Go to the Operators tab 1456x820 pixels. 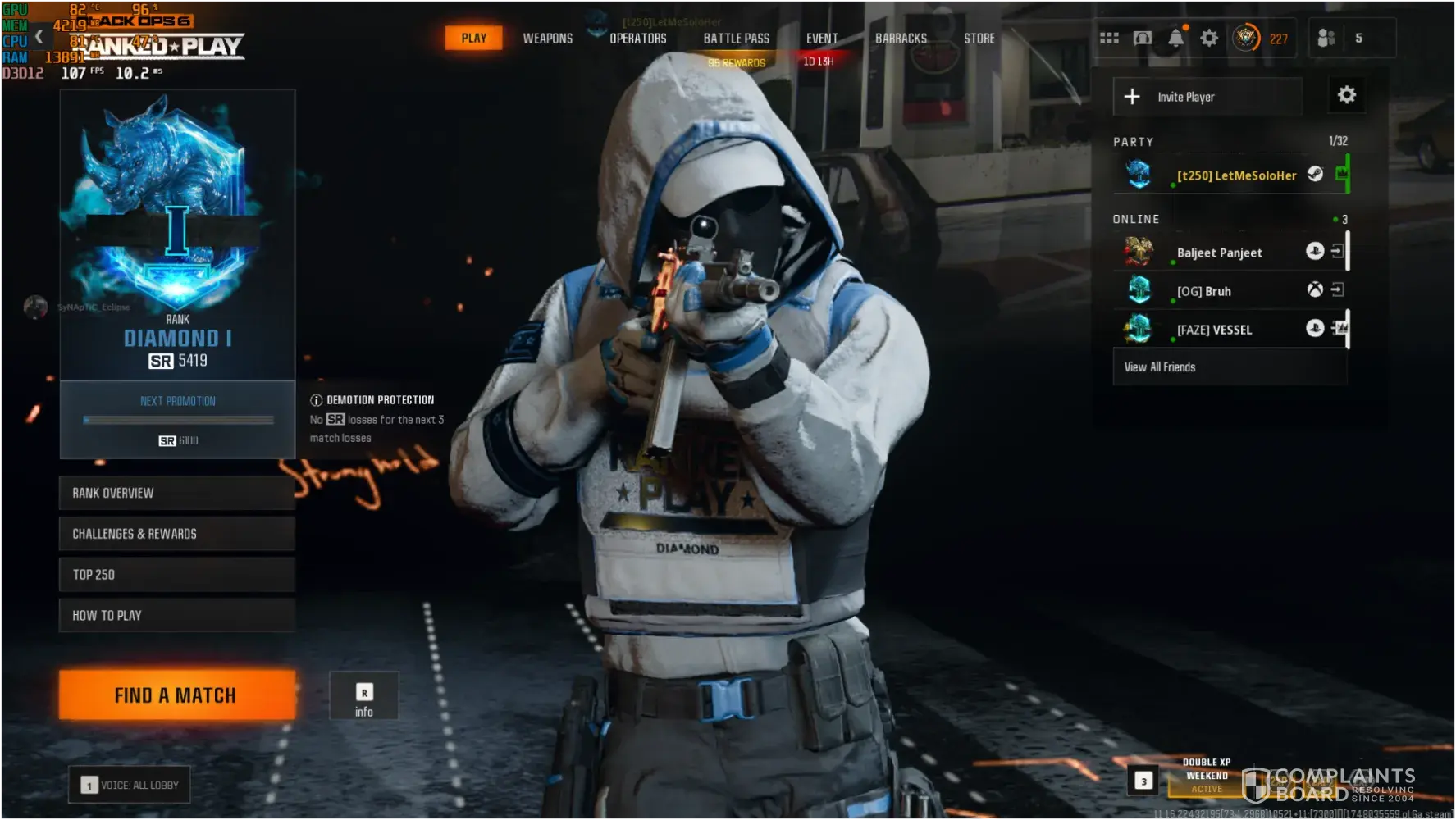637,39
